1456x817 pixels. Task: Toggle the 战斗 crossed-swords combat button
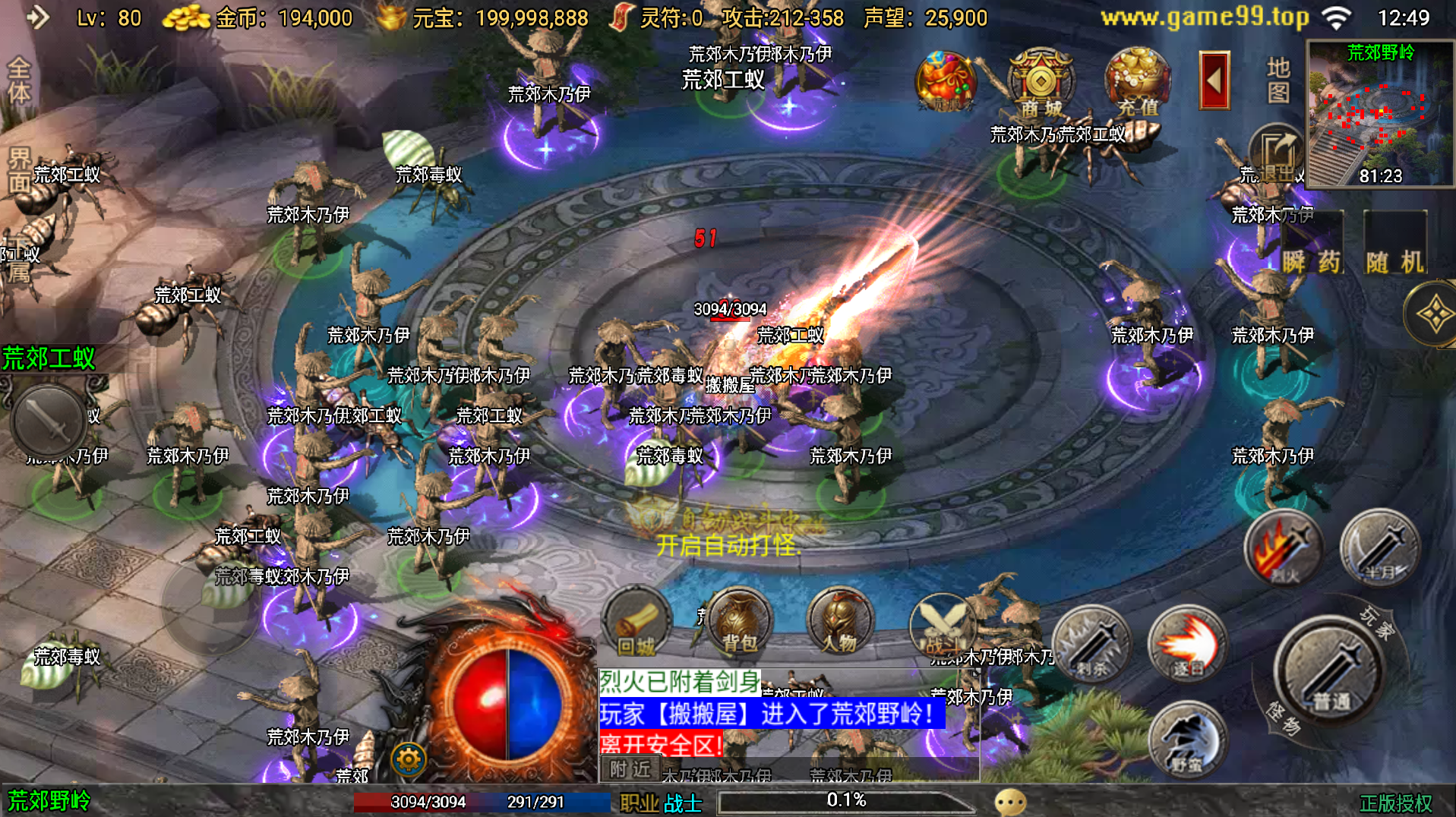[x=942, y=624]
